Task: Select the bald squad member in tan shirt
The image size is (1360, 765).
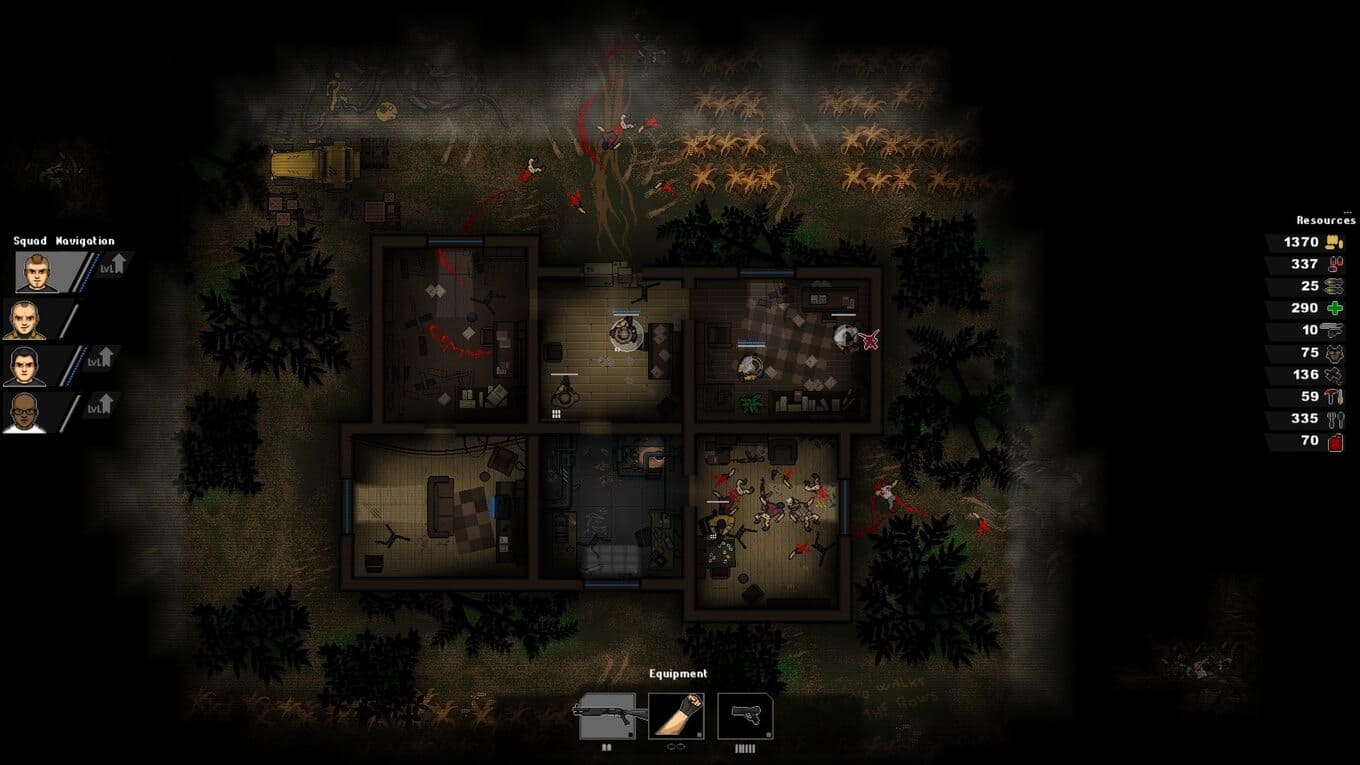Action: pos(25,320)
